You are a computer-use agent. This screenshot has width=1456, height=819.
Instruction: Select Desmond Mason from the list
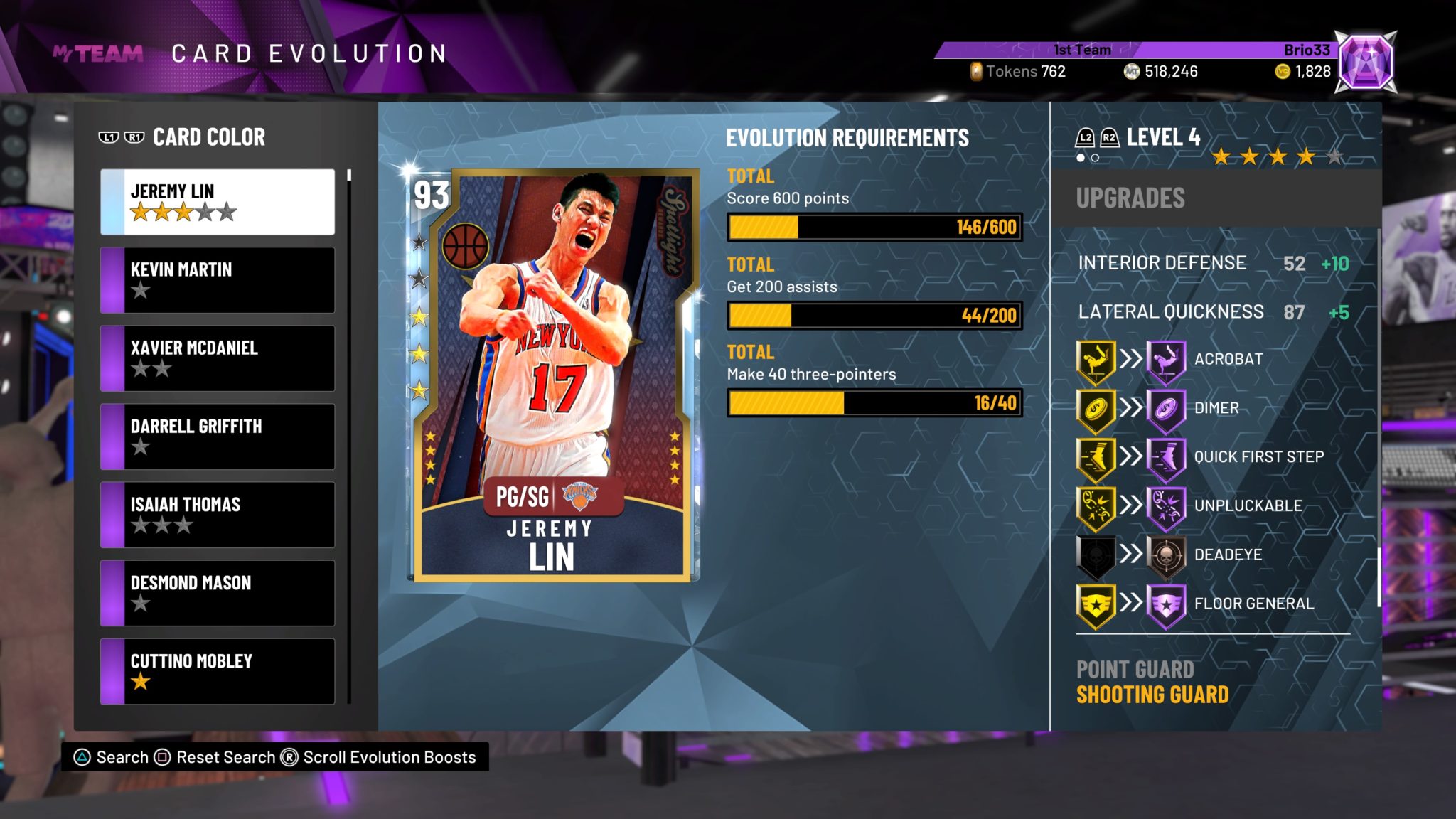218,593
